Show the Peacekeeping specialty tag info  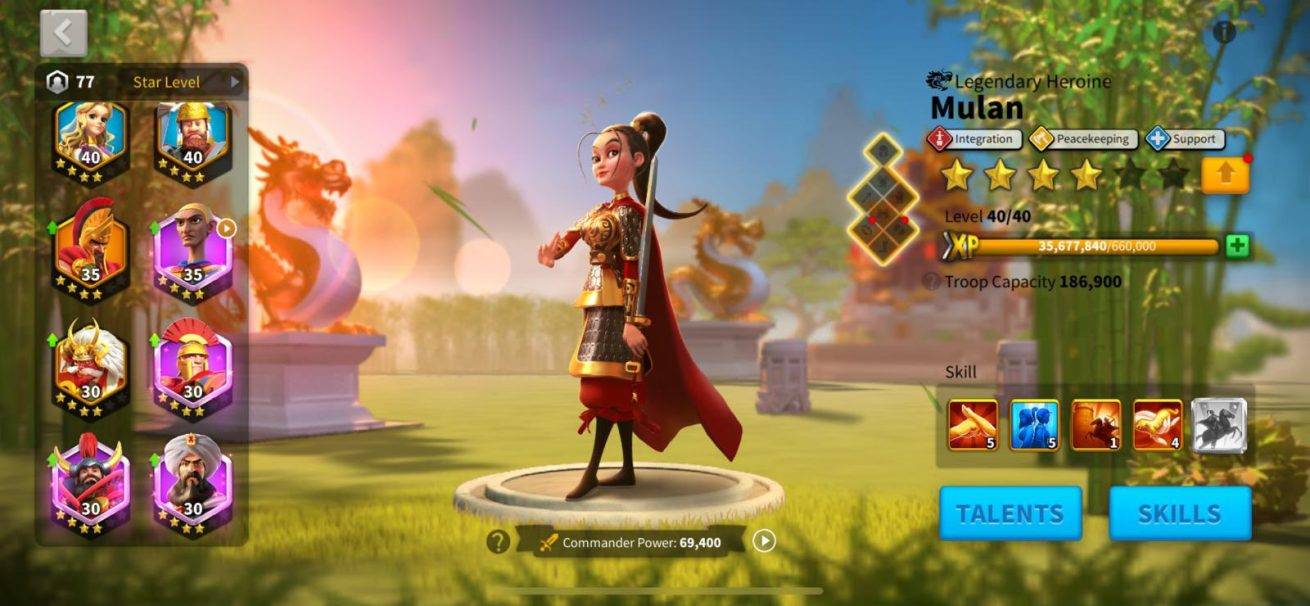[x=1083, y=139]
